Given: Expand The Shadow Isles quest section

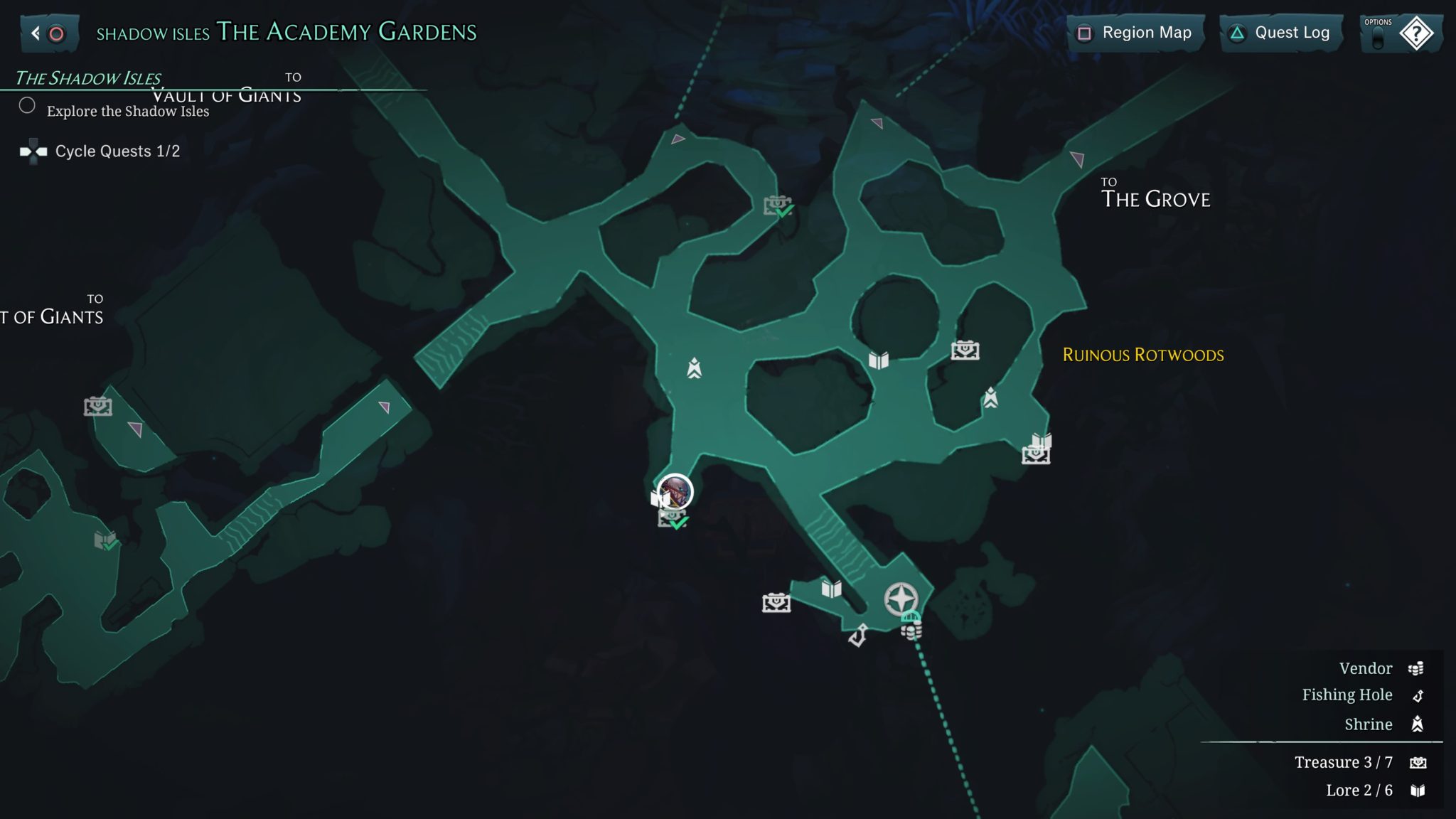Looking at the screenshot, I should pyautogui.click(x=89, y=78).
